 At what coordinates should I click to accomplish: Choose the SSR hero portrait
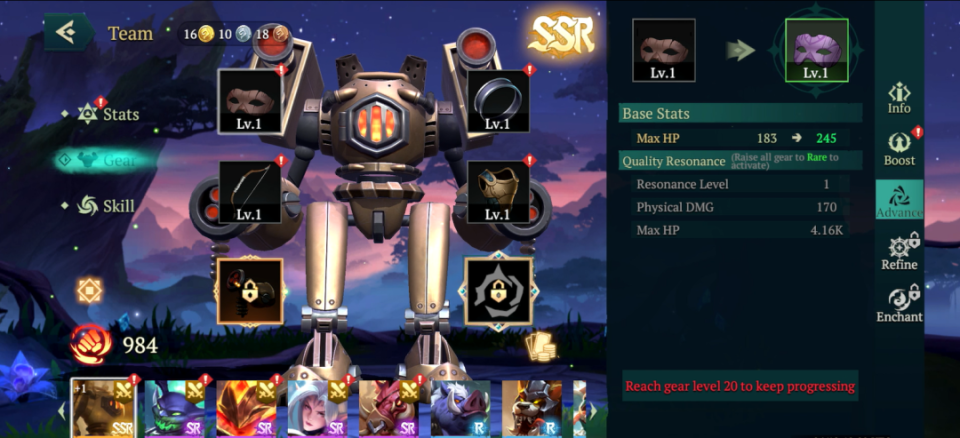[x=104, y=407]
